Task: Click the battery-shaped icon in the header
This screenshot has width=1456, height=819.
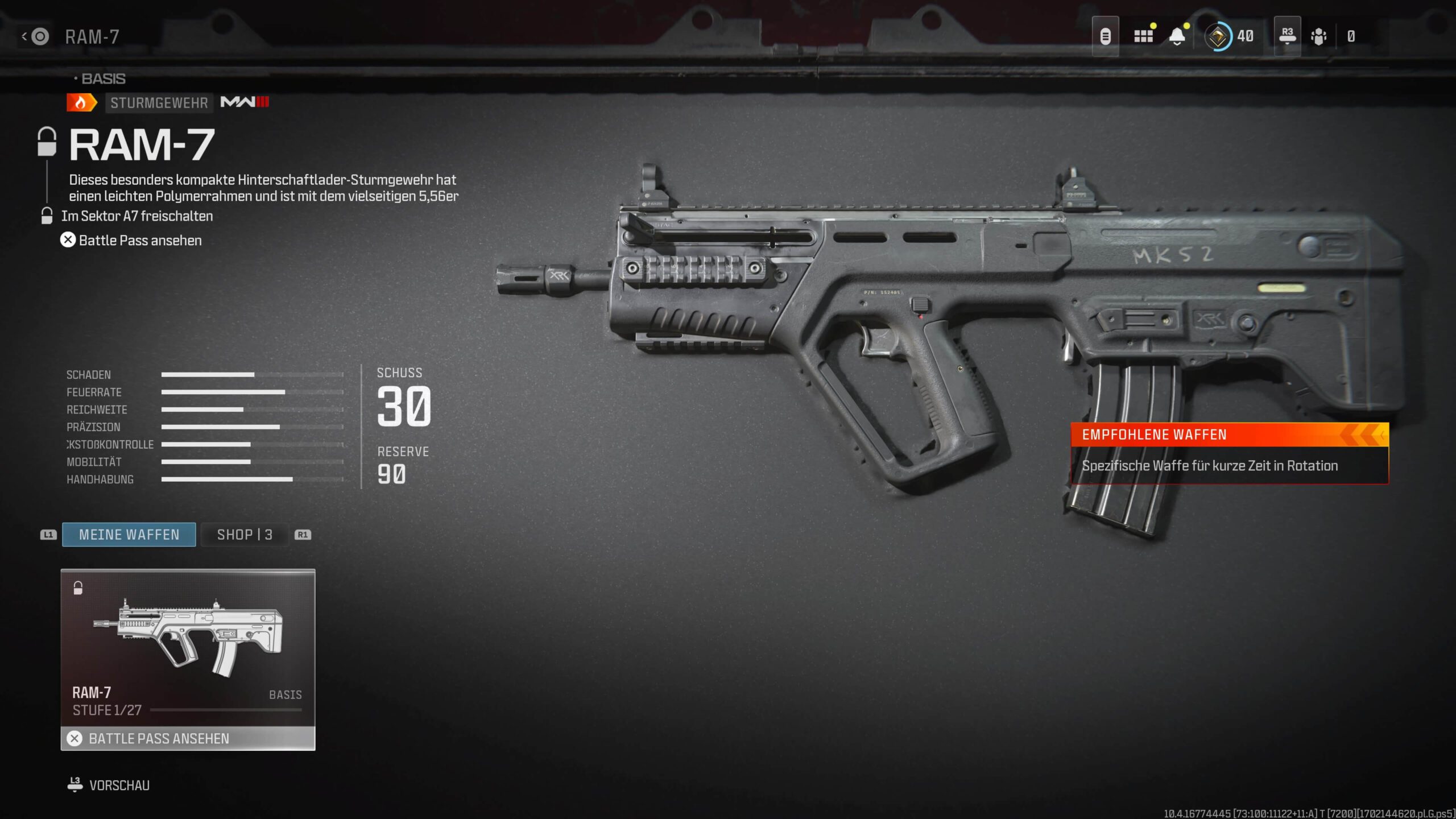Action: pyautogui.click(x=1105, y=37)
